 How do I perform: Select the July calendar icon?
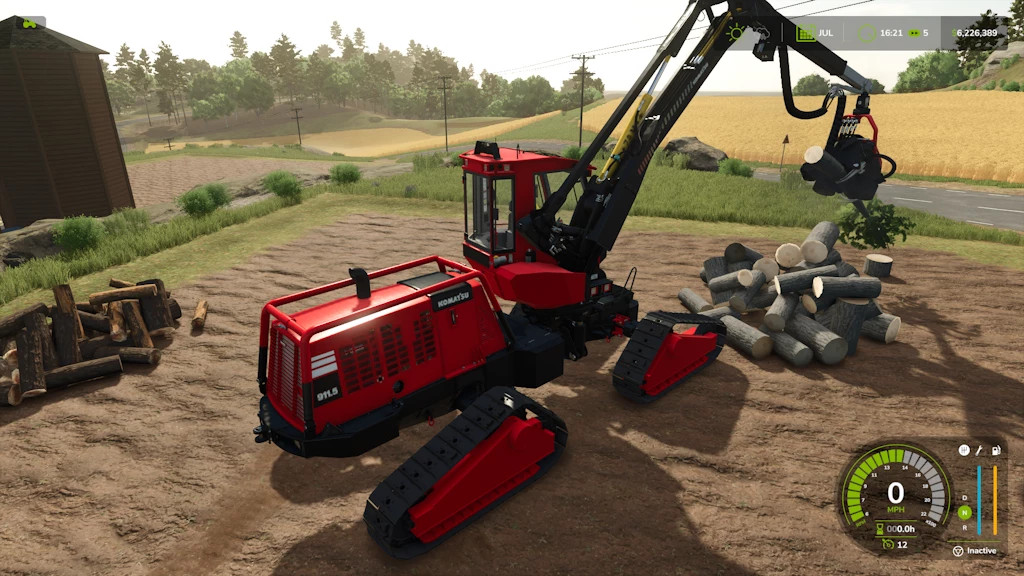[805, 33]
